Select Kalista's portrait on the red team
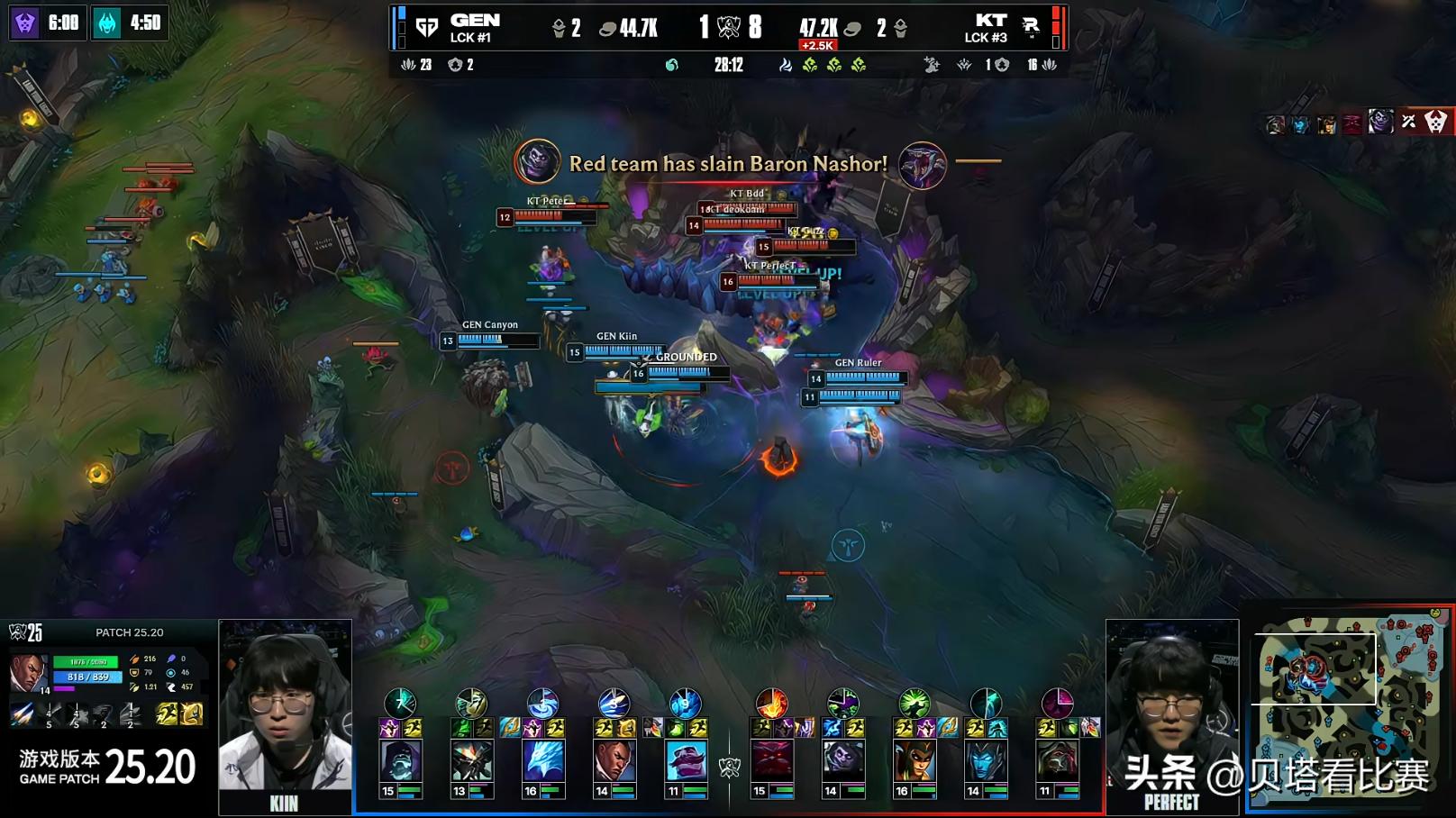1456x818 pixels. point(985,761)
